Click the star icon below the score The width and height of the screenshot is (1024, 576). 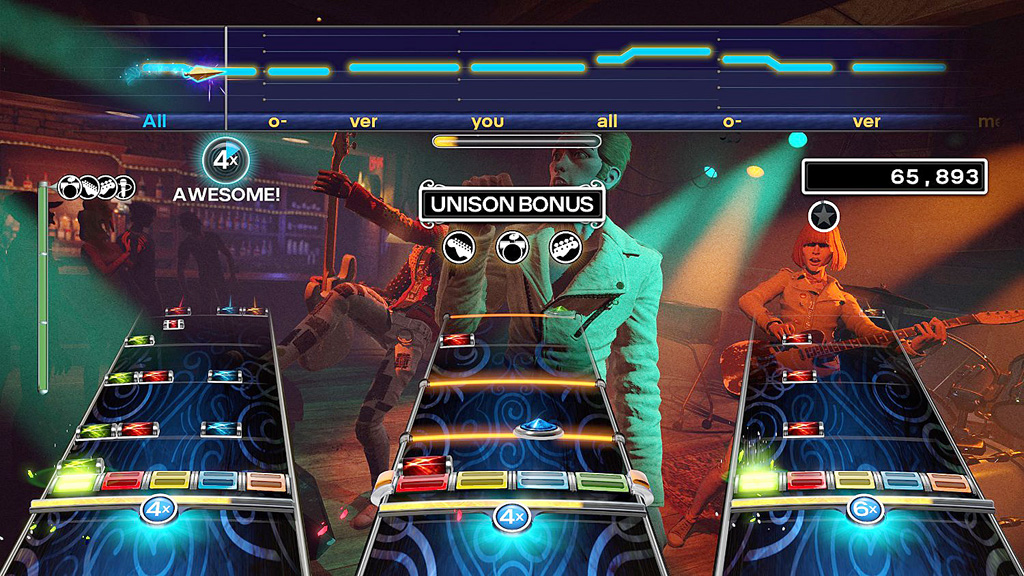click(824, 215)
